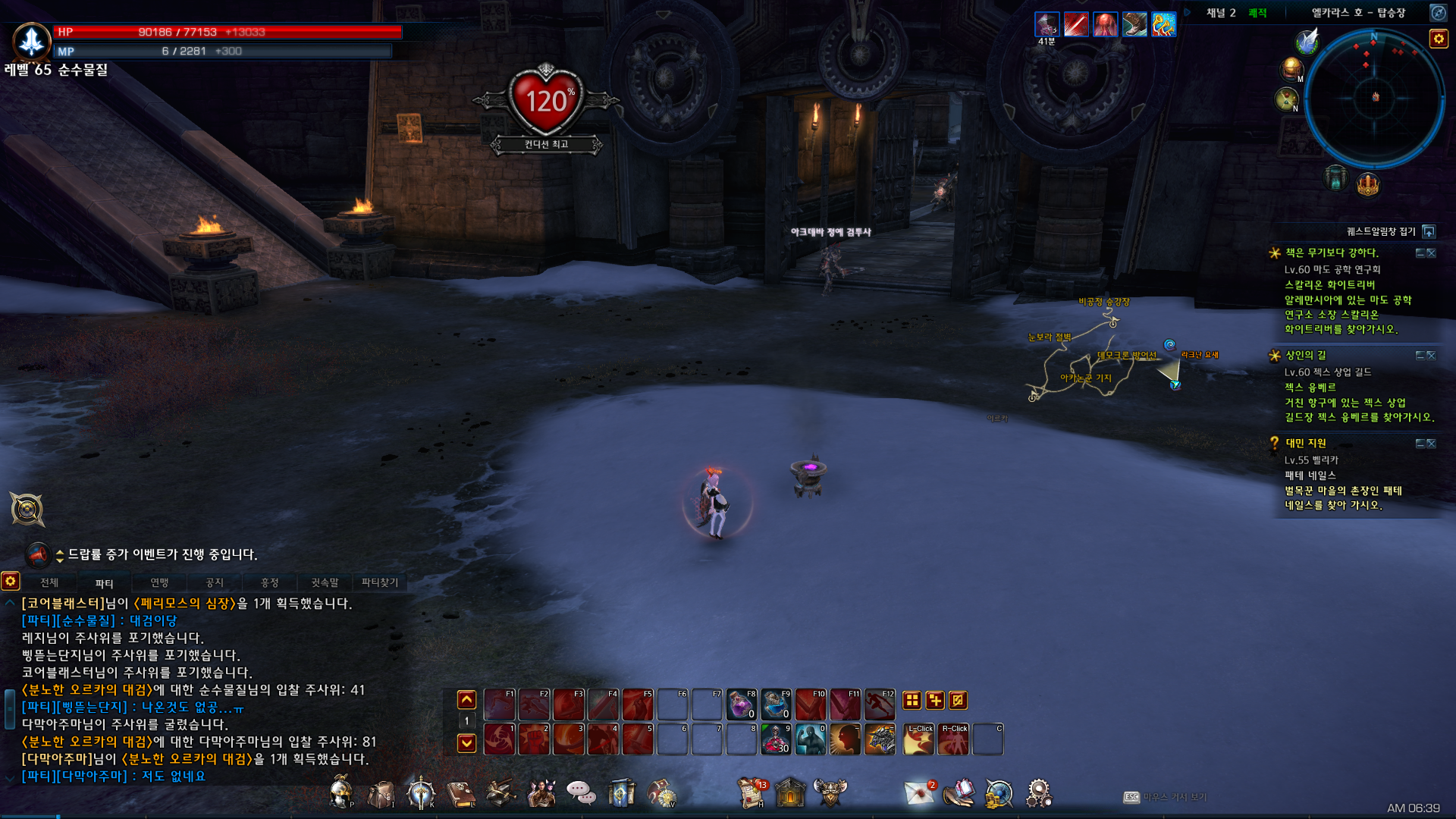
Task: Select the 파티찾기 chat tab
Action: (x=379, y=582)
